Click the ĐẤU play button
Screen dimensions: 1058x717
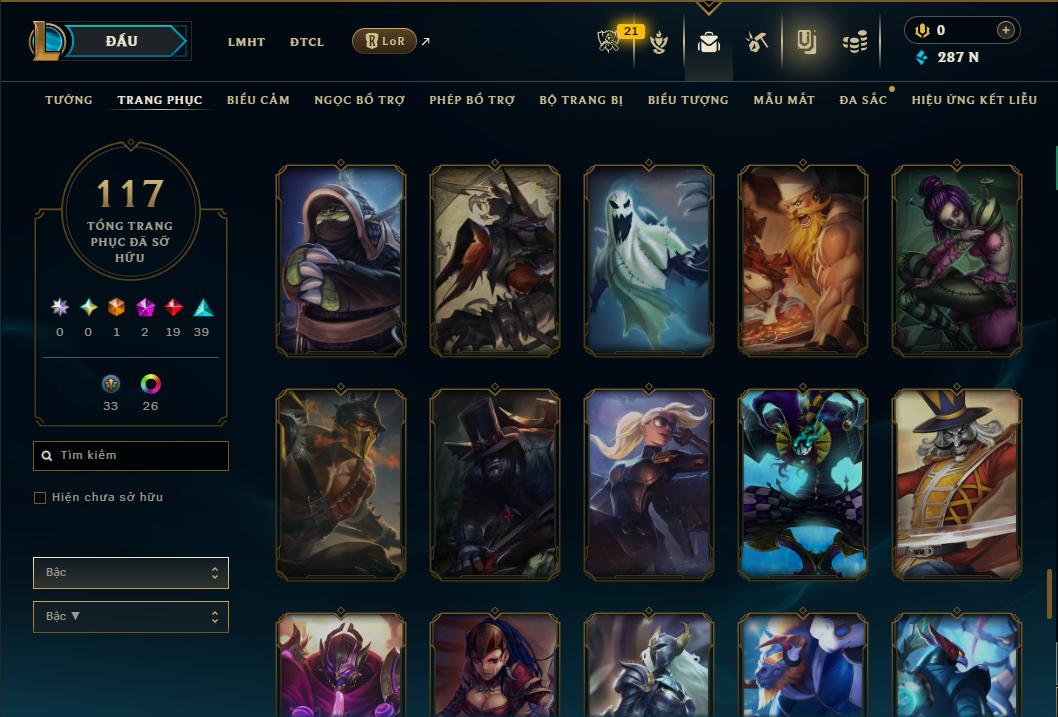pos(121,41)
